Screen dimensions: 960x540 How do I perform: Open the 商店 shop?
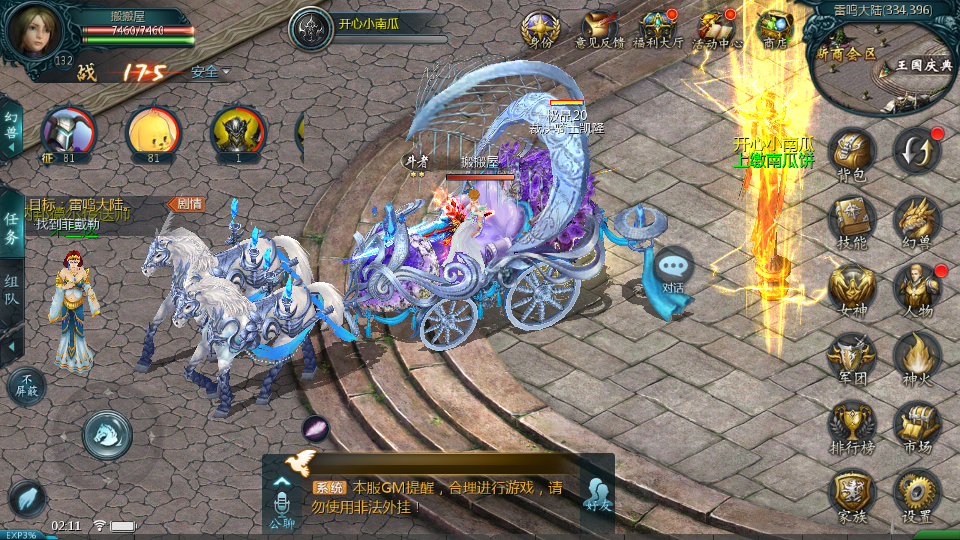[775, 28]
